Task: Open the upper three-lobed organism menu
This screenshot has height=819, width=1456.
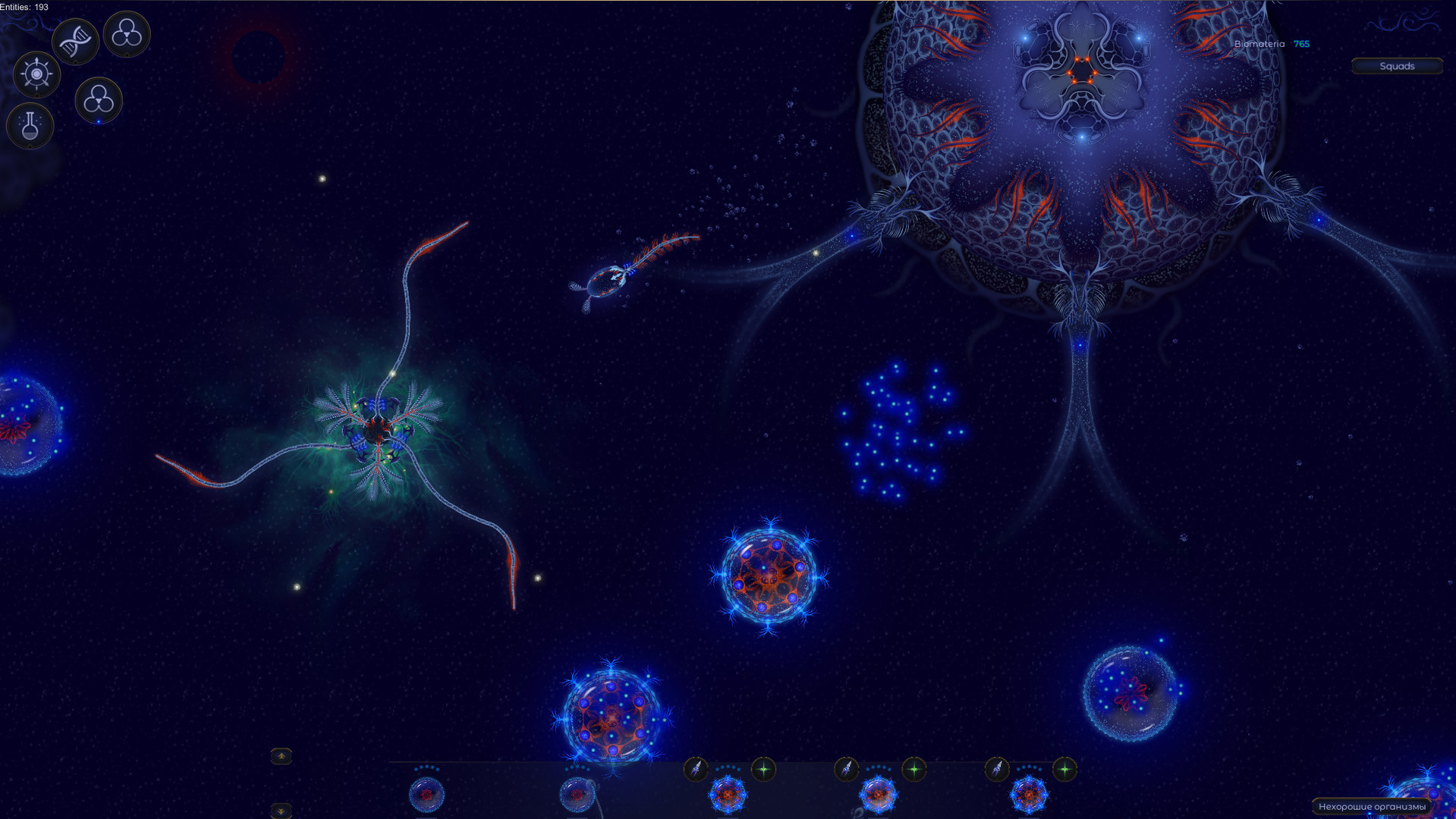Action: 126,36
